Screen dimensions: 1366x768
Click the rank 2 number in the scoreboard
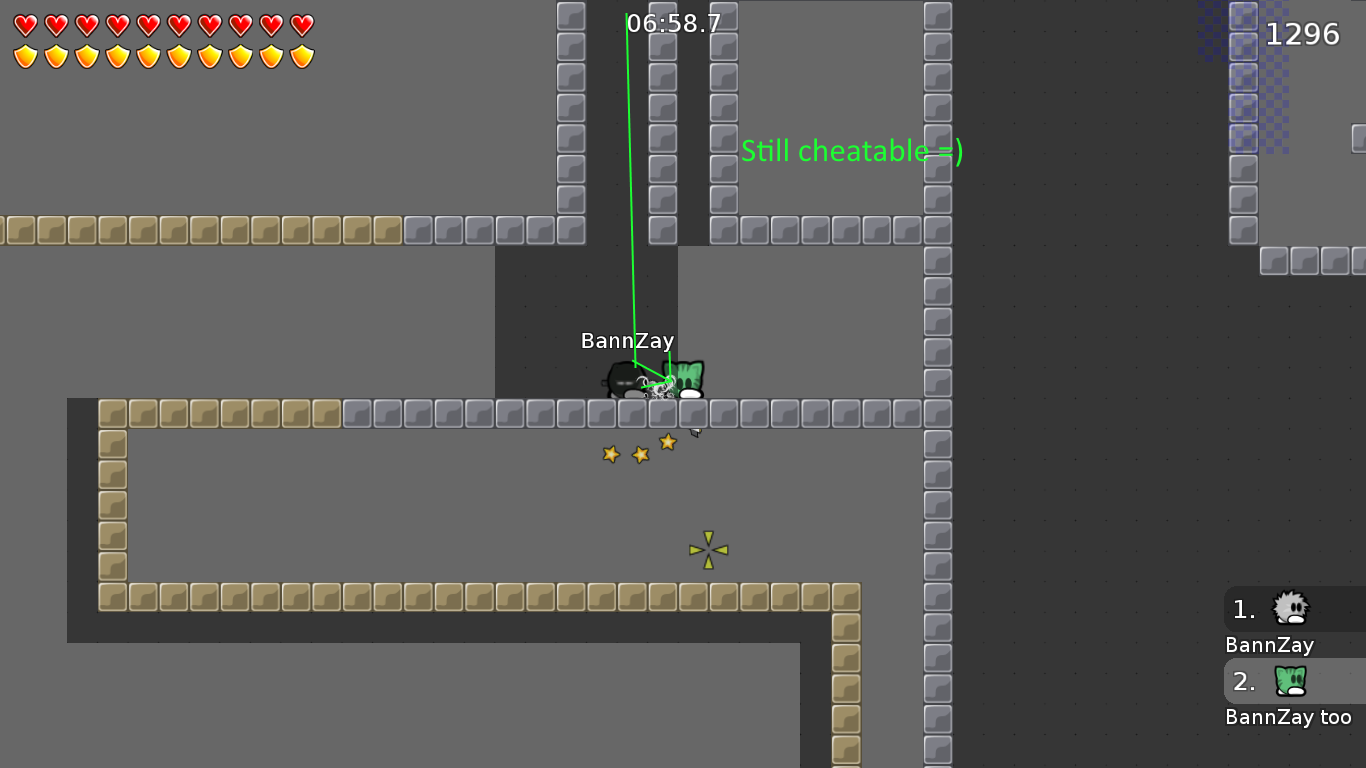[1242, 682]
